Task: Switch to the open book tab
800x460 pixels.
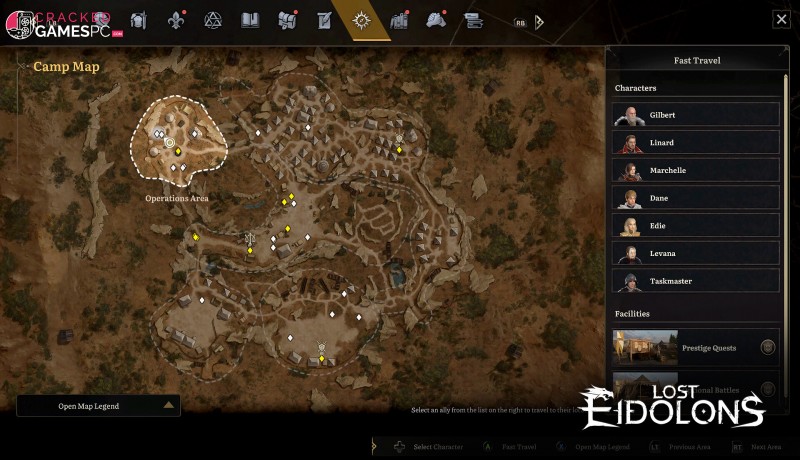Action: tap(250, 20)
